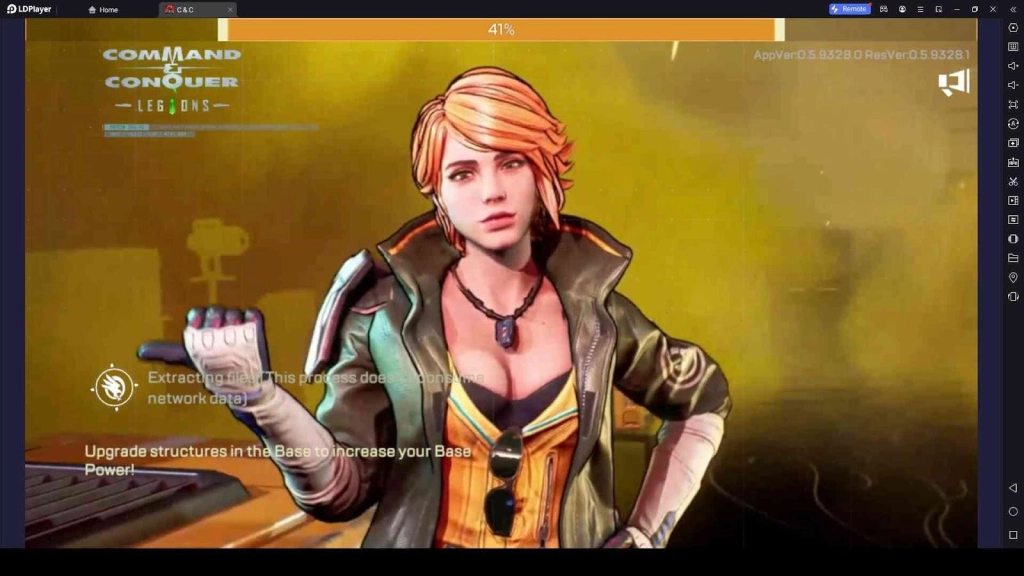Open the megaphone announcements icon
The height and width of the screenshot is (576, 1024).
click(x=953, y=83)
